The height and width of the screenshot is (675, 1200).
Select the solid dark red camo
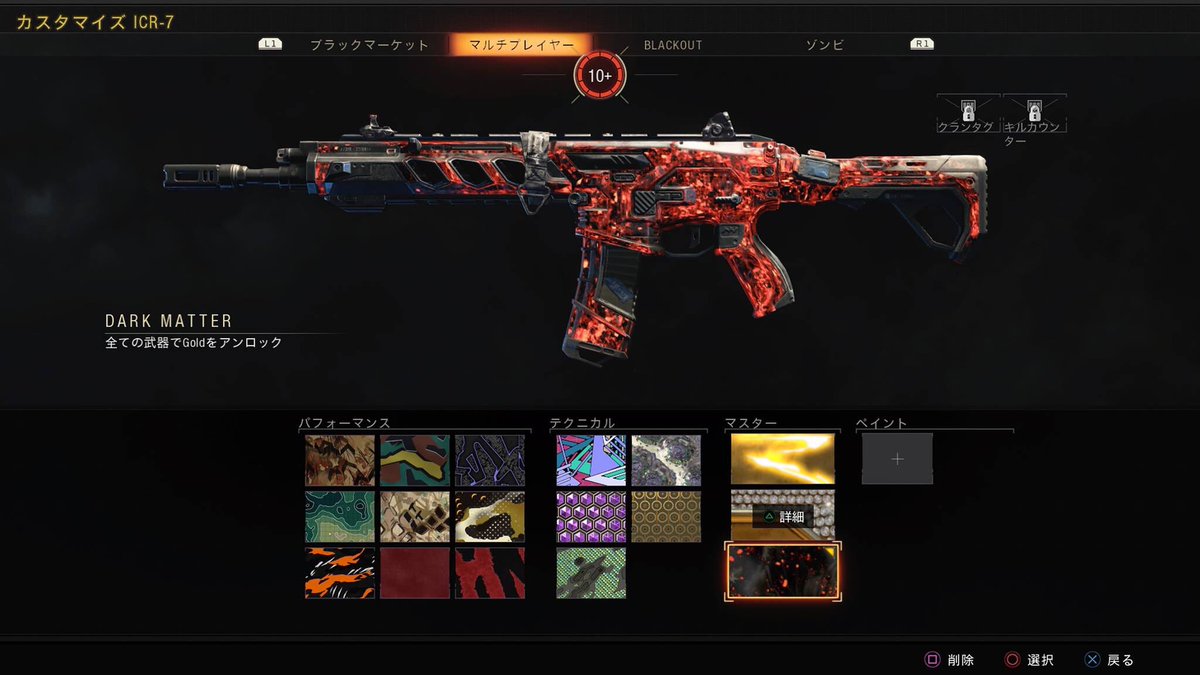(415, 573)
